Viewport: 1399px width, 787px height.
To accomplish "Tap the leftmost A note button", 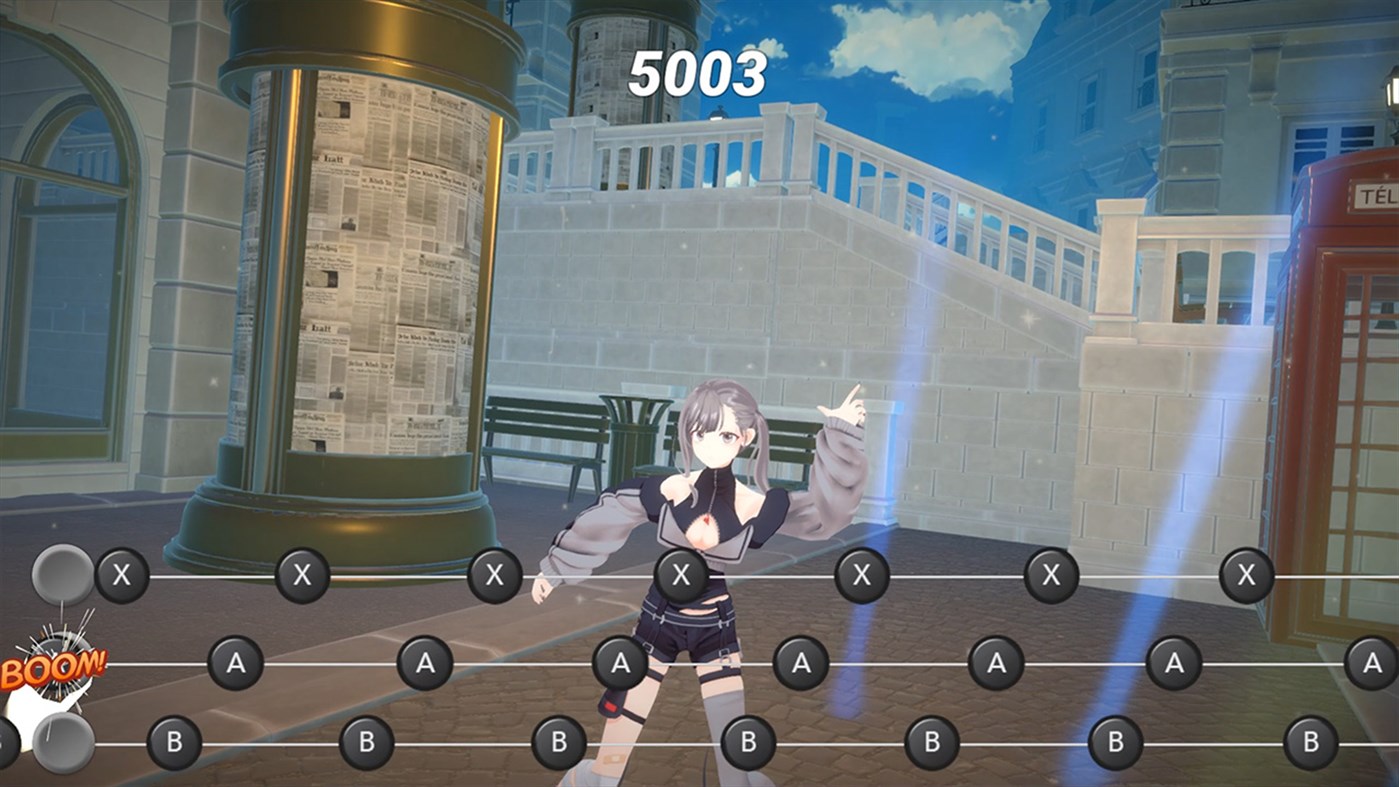I will [x=237, y=662].
